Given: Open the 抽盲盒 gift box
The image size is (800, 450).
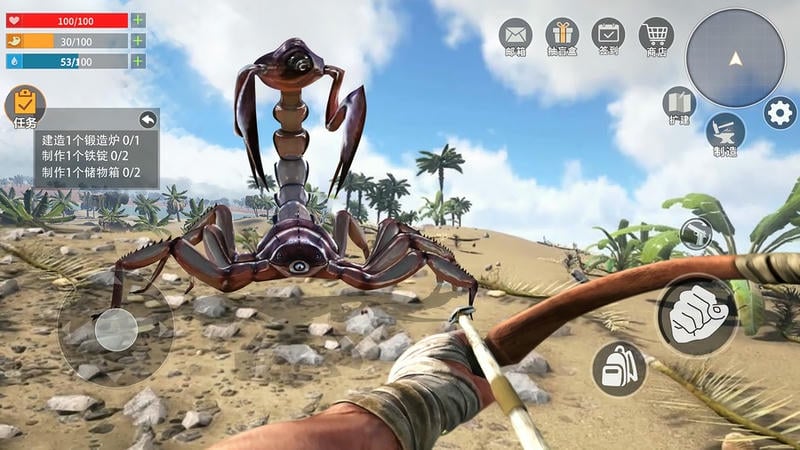Looking at the screenshot, I should point(562,37).
